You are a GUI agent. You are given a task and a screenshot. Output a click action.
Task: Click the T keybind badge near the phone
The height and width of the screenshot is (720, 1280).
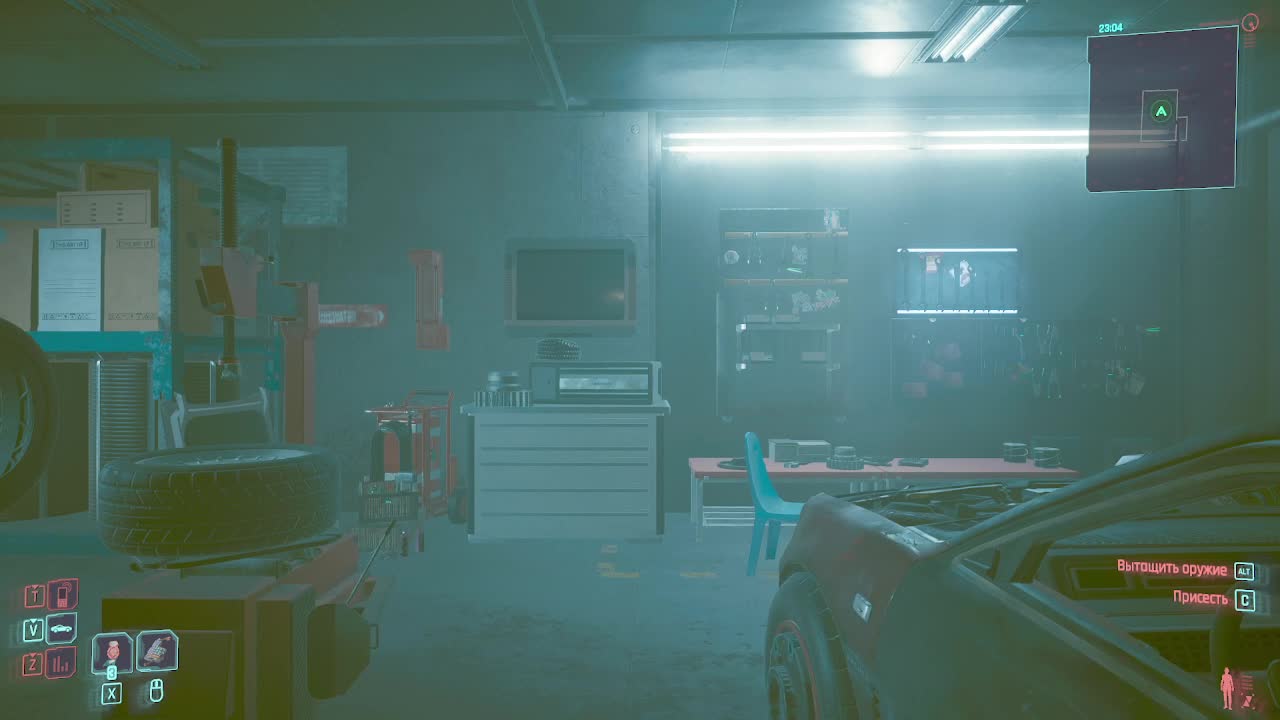click(x=33, y=594)
